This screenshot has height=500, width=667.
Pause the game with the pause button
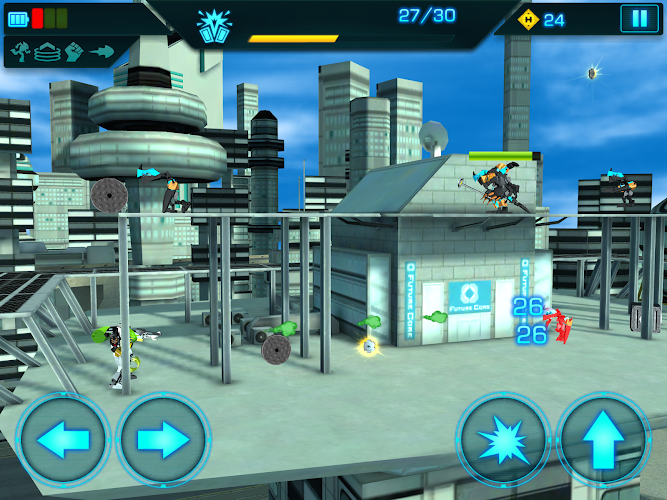pyautogui.click(x=636, y=18)
